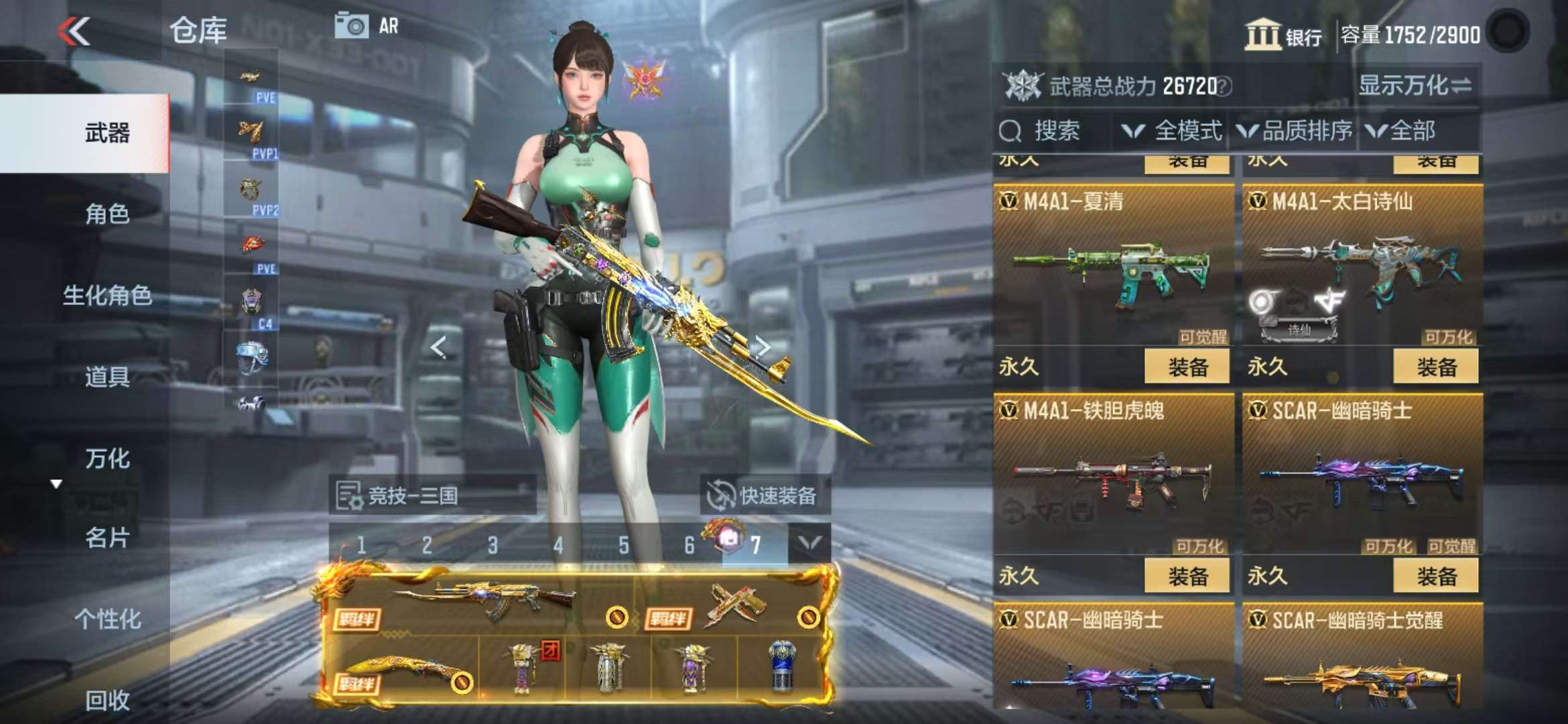Select the M4A1-太白诗仙 weapon card
The width and height of the screenshot is (1568, 724).
(x=1362, y=268)
